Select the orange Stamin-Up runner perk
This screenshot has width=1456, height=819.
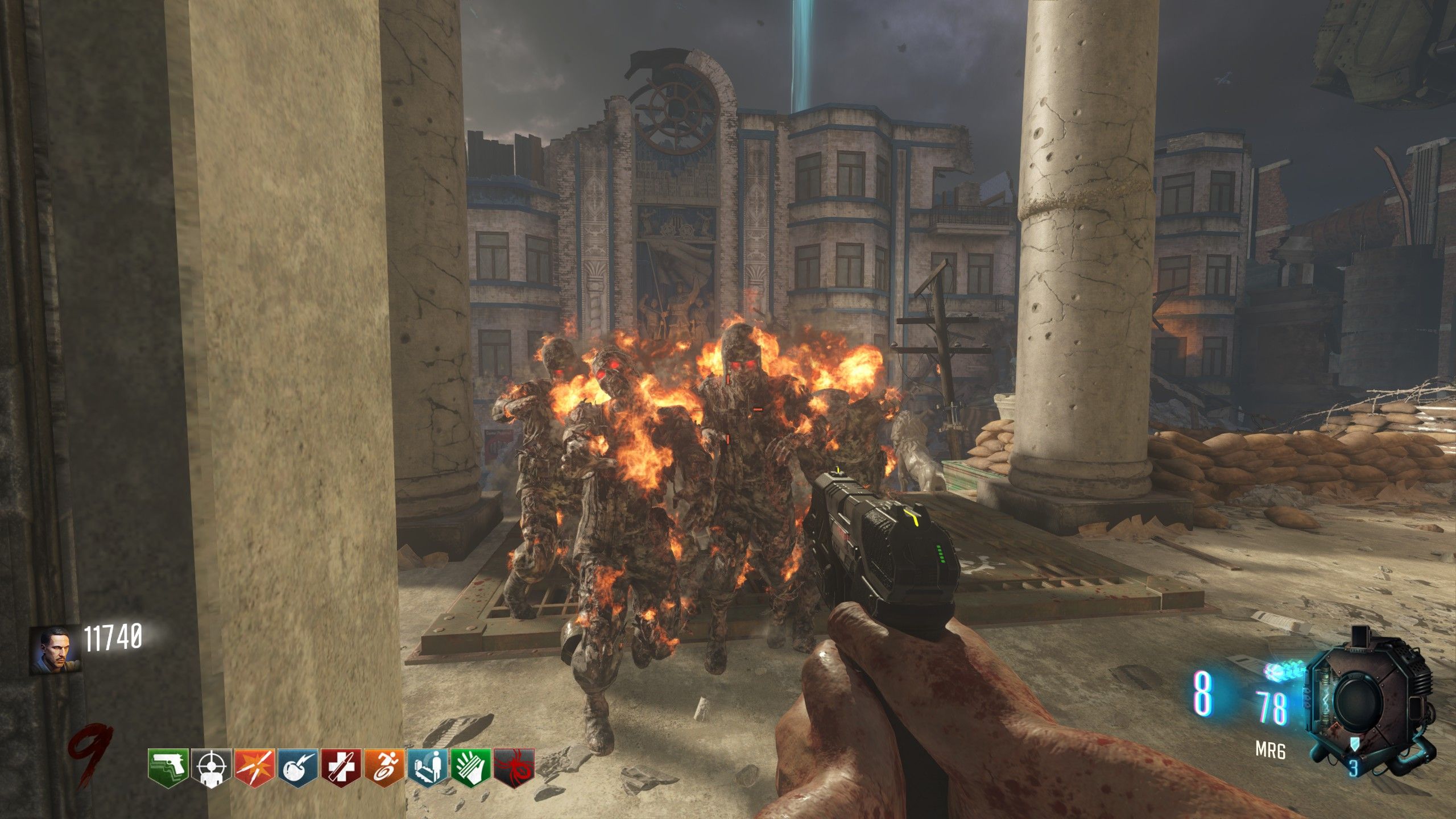pos(384,768)
